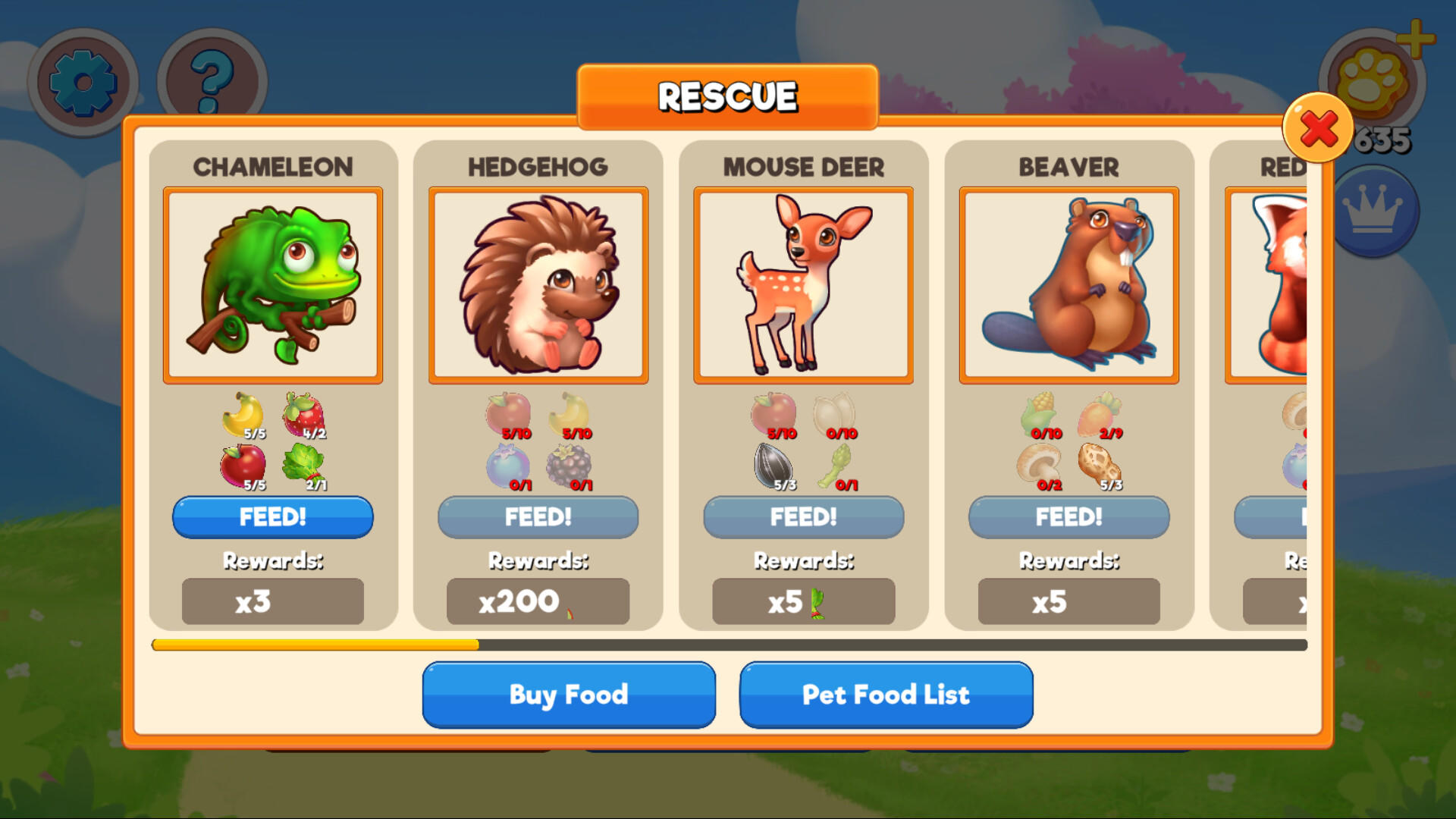Select the Mouse Deer portrait thumbnail
The width and height of the screenshot is (1456, 819).
click(x=802, y=284)
